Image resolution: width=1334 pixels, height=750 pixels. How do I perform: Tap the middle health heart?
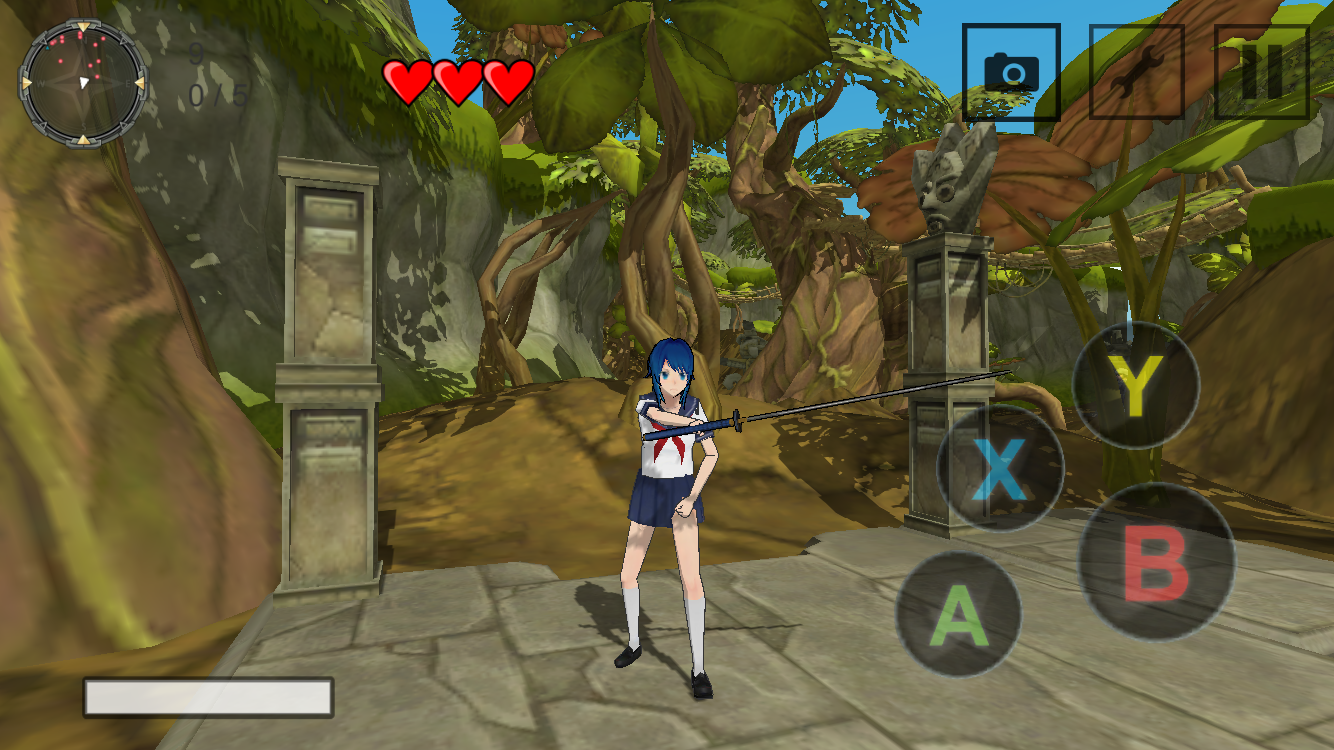(457, 78)
